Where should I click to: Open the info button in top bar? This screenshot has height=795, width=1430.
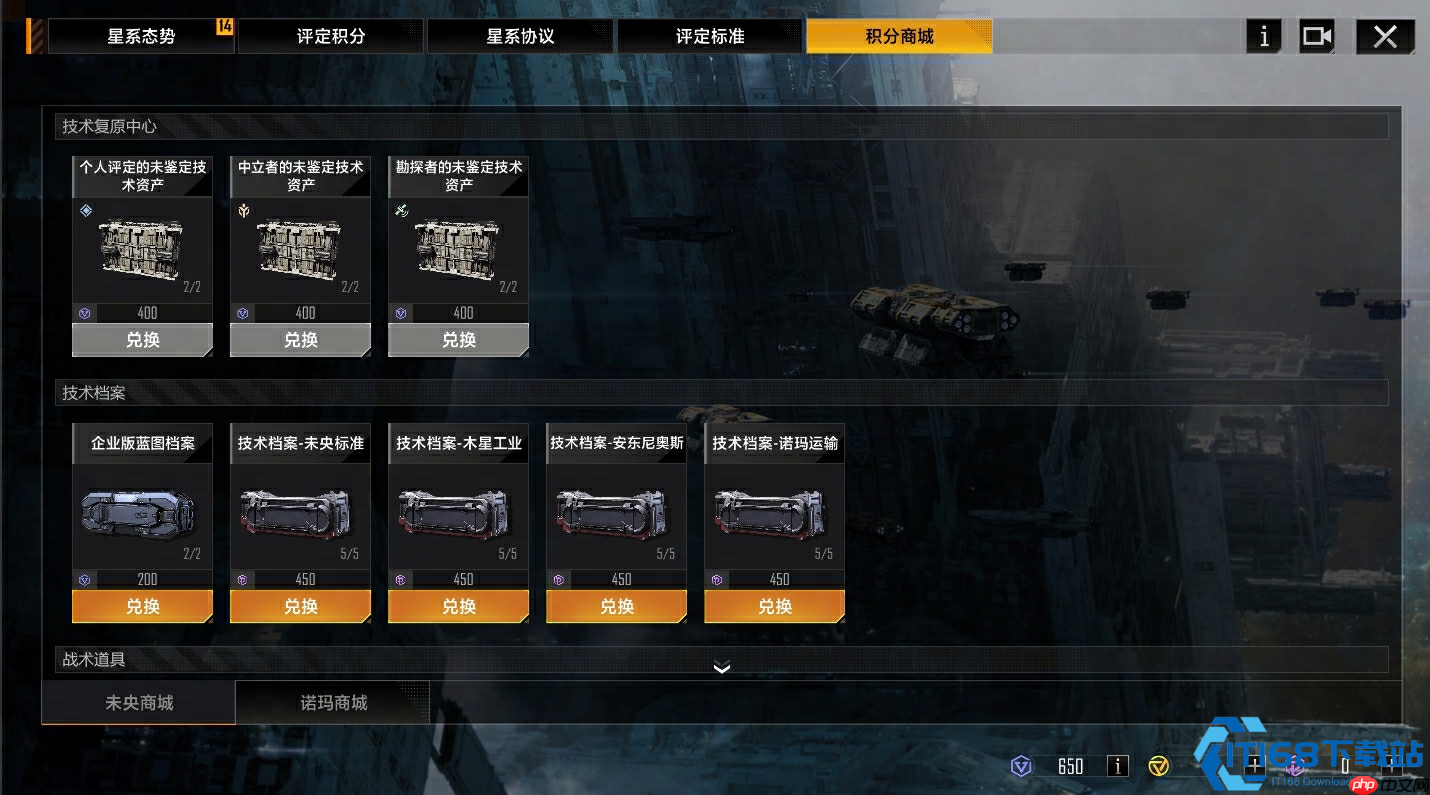(x=1264, y=37)
